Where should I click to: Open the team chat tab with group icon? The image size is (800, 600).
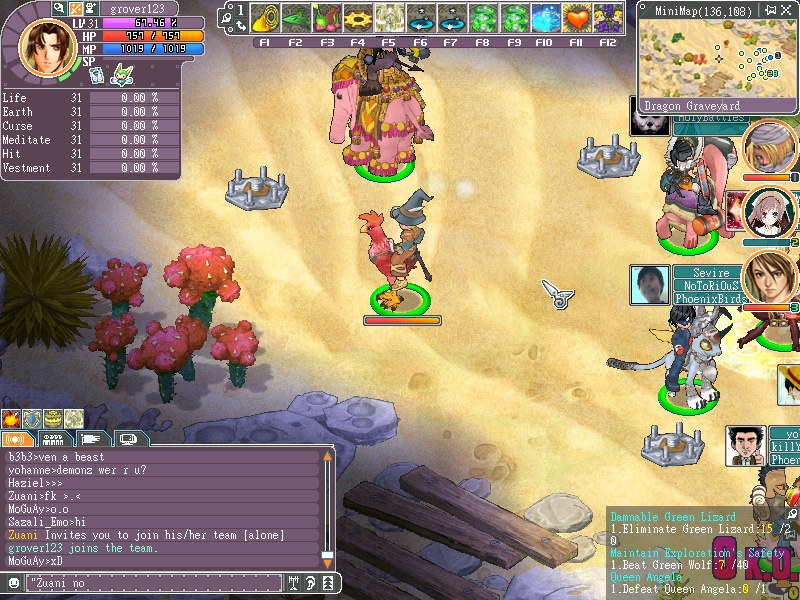coord(54,439)
